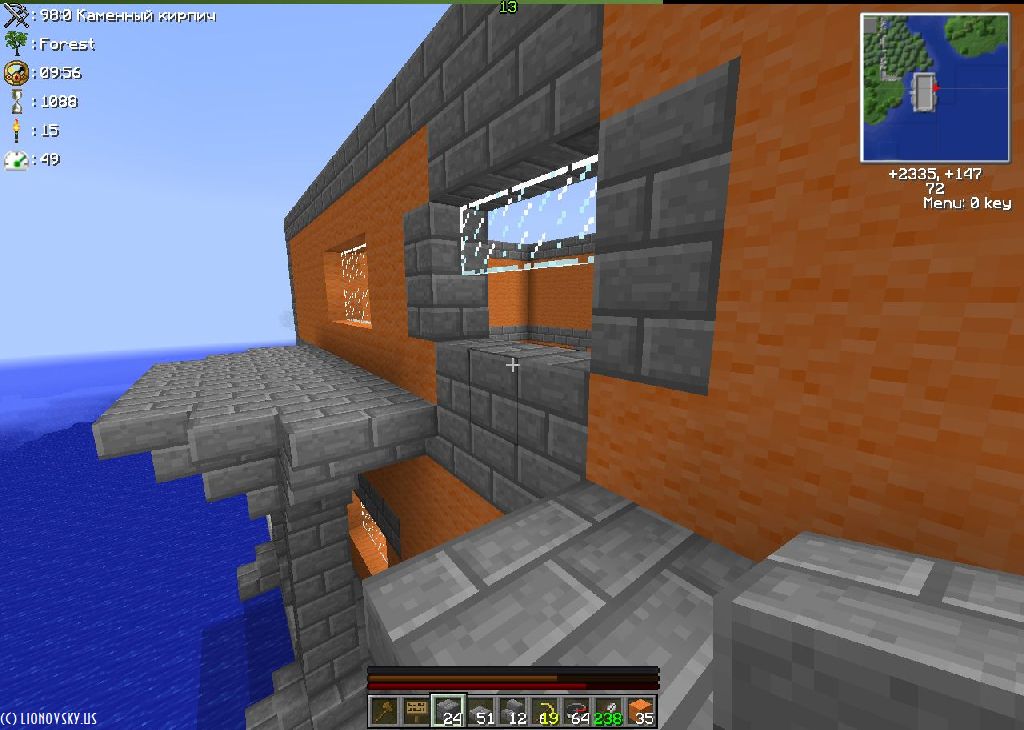Select the wooden tool hotbar slot
1024x730 pixels.
(385, 711)
